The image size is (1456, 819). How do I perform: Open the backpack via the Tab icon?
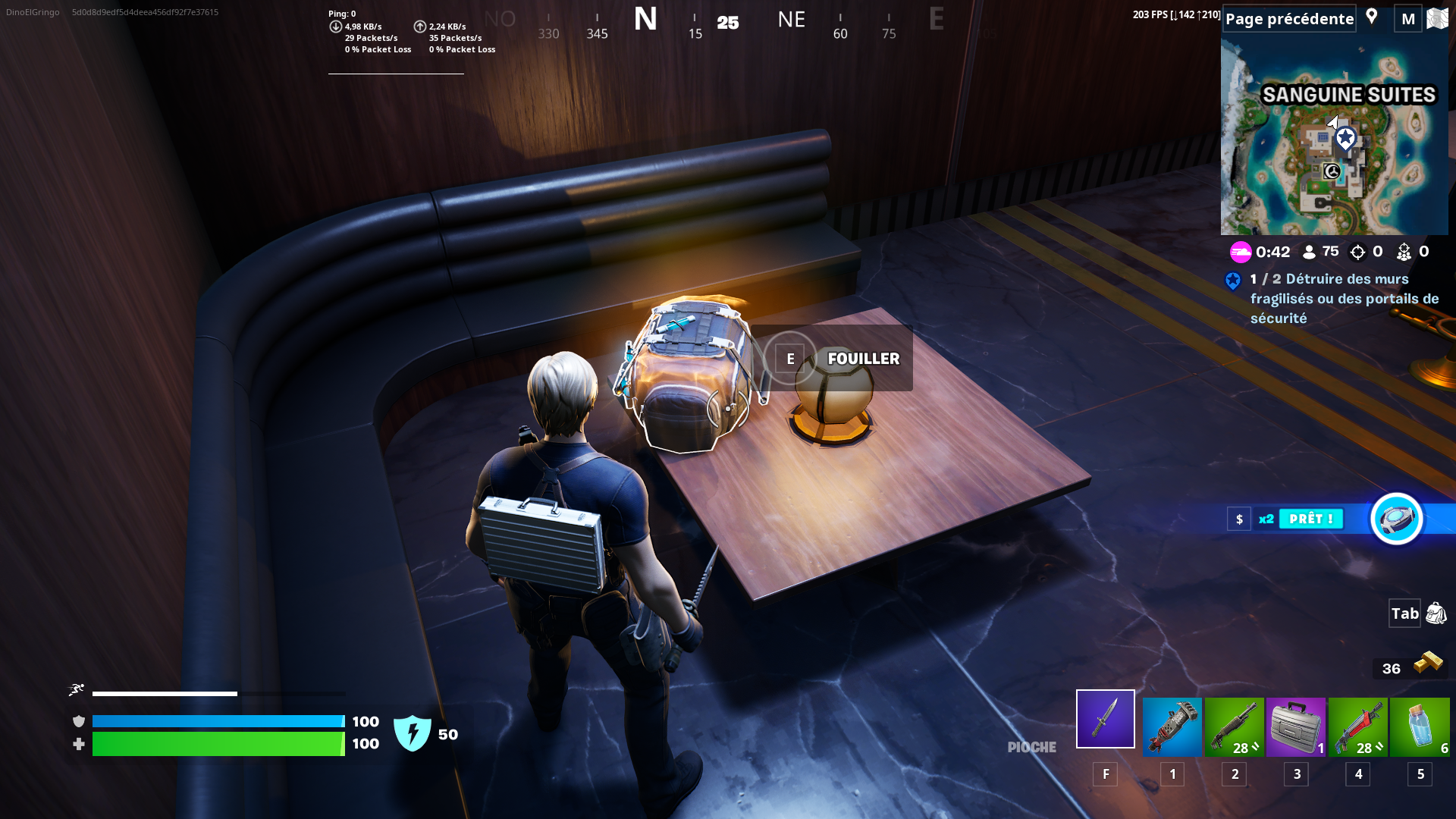coord(1404,613)
